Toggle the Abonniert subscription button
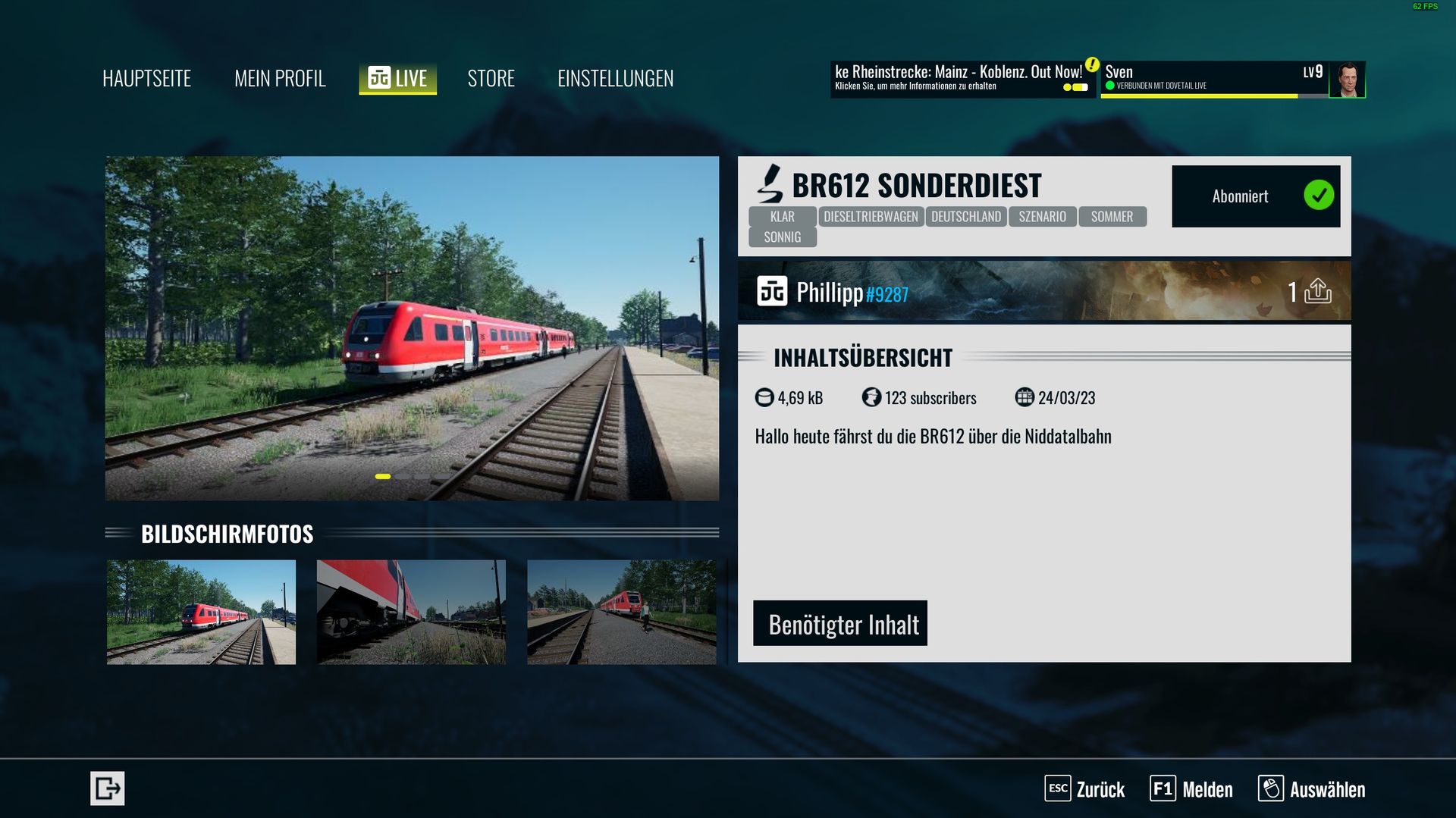This screenshot has width=1456, height=818. [x=1255, y=196]
